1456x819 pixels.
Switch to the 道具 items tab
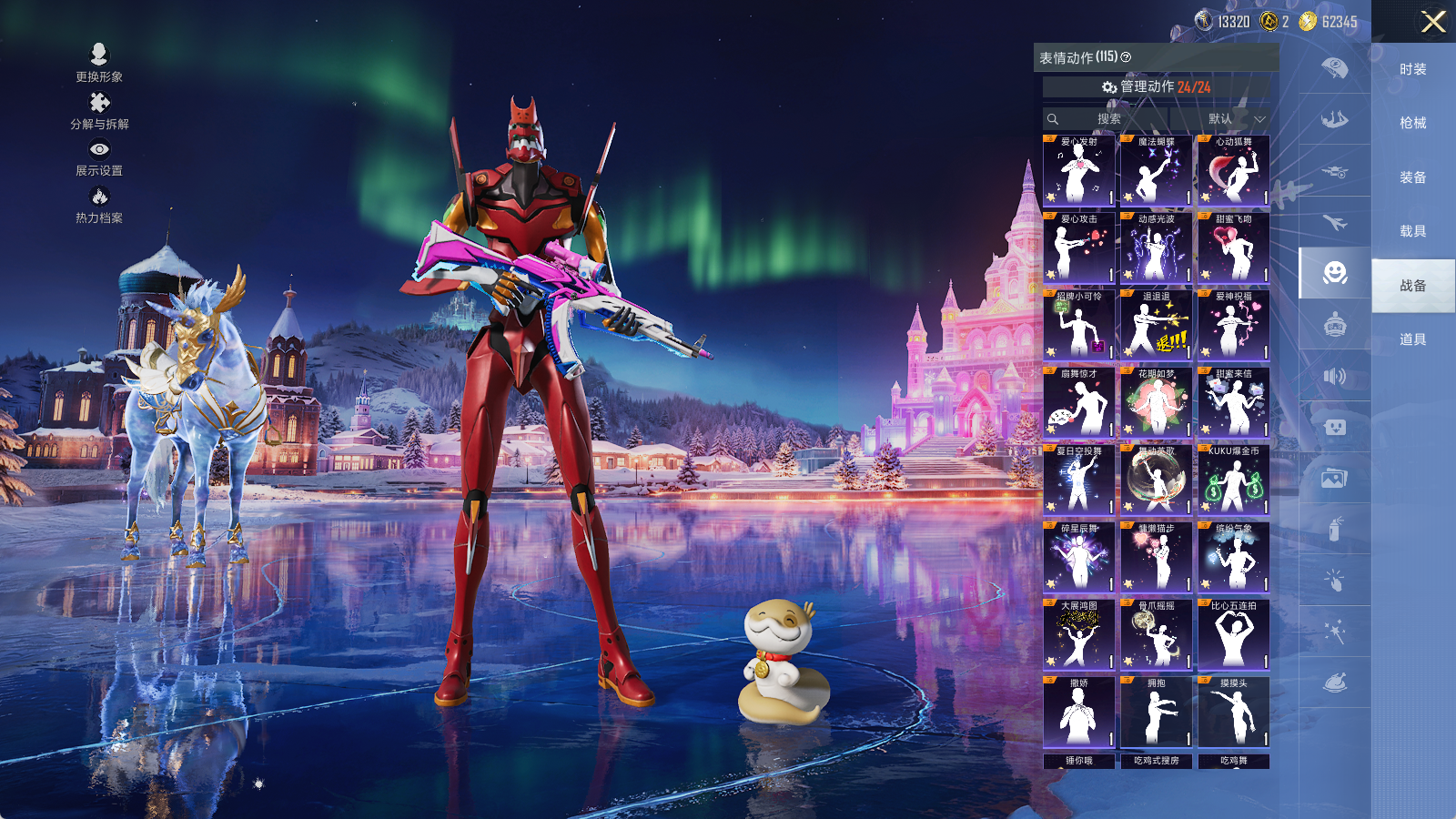point(1412,339)
